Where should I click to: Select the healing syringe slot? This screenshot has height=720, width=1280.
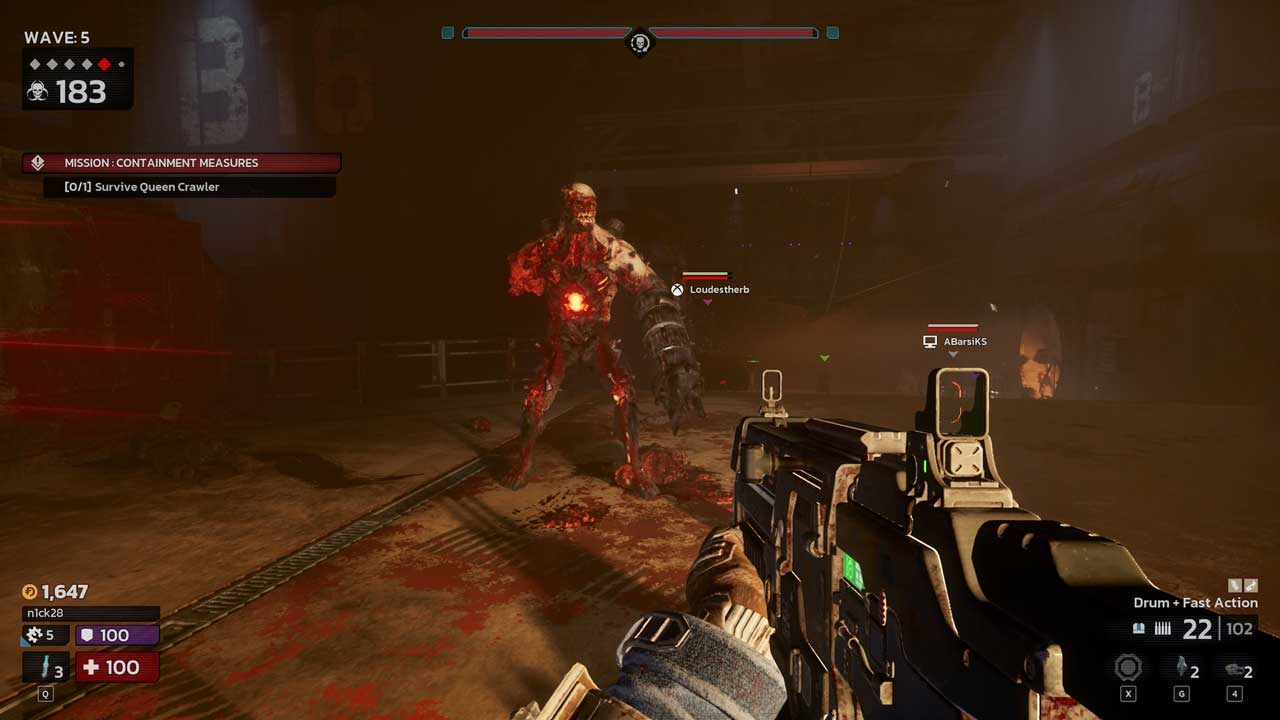[x=46, y=667]
